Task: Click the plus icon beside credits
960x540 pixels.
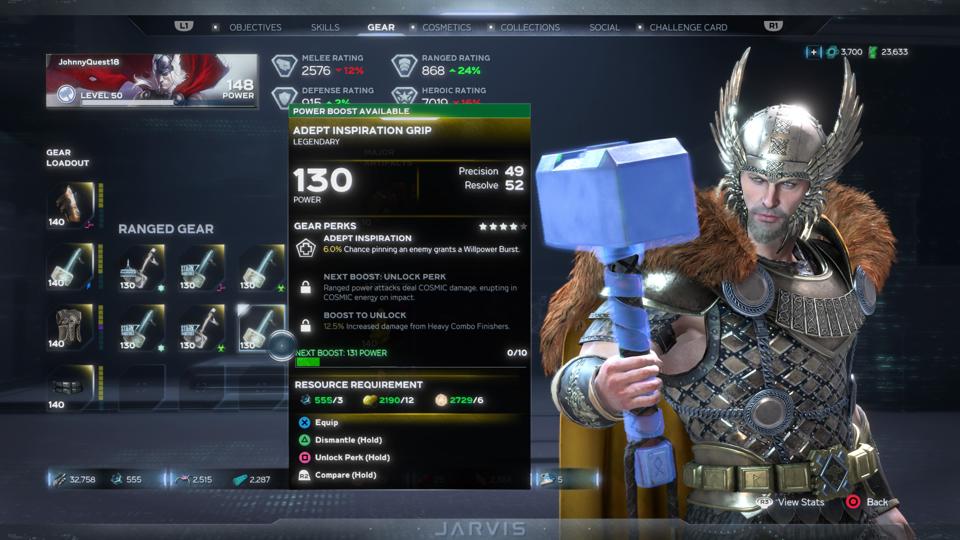Action: point(814,52)
